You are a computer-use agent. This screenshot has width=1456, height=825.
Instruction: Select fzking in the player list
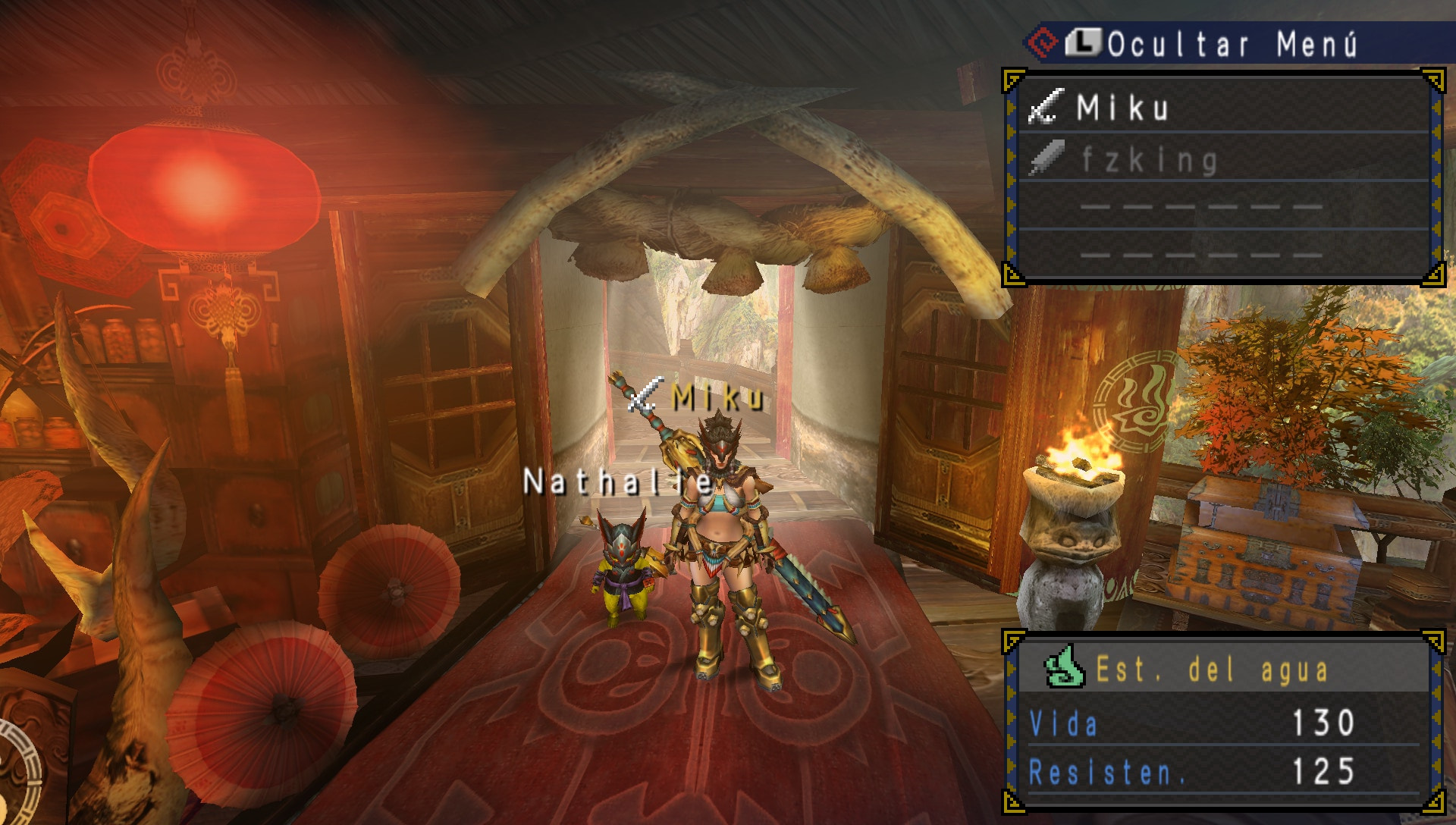click(1149, 159)
